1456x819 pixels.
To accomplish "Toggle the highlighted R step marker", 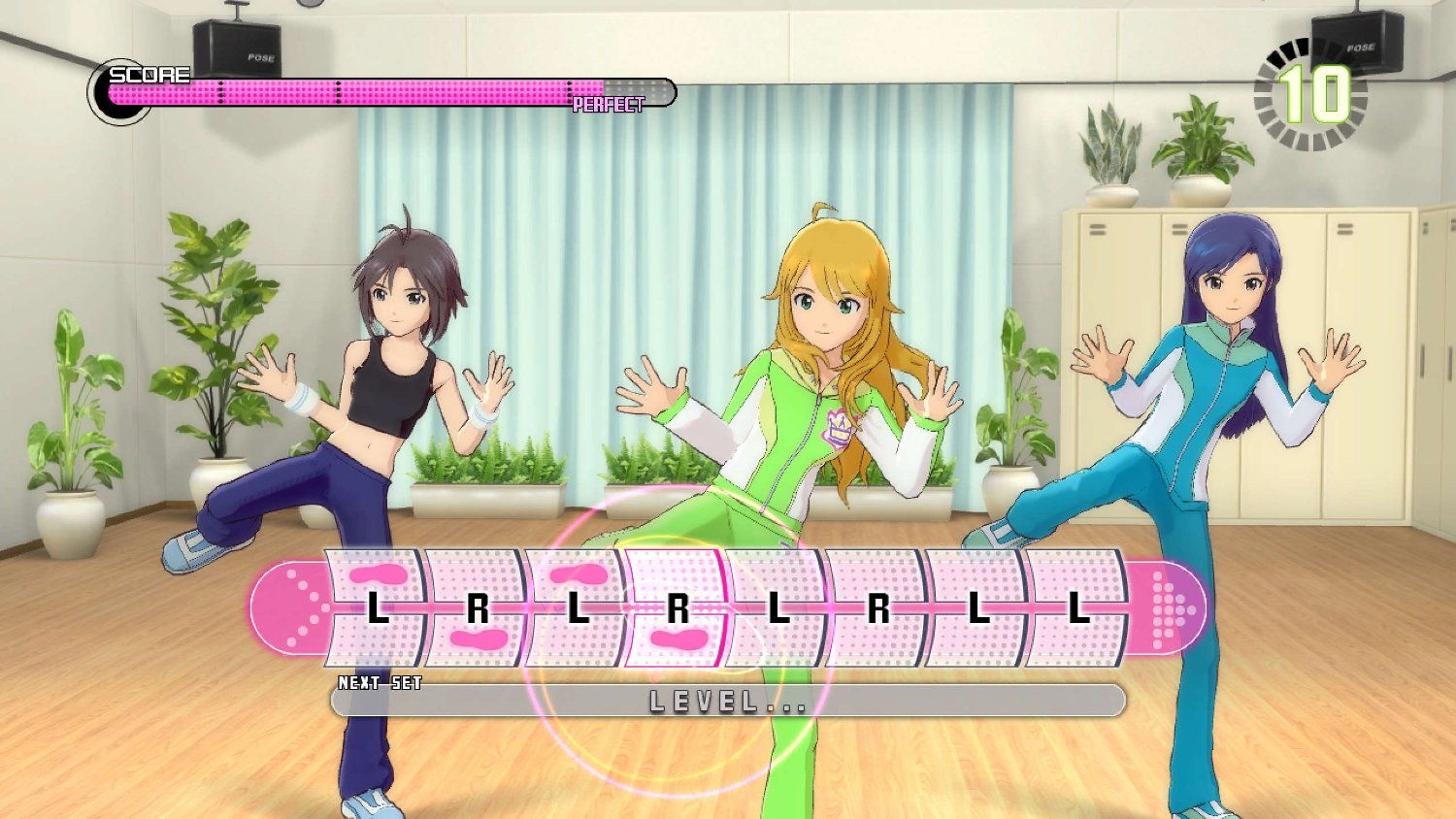I will [x=678, y=609].
